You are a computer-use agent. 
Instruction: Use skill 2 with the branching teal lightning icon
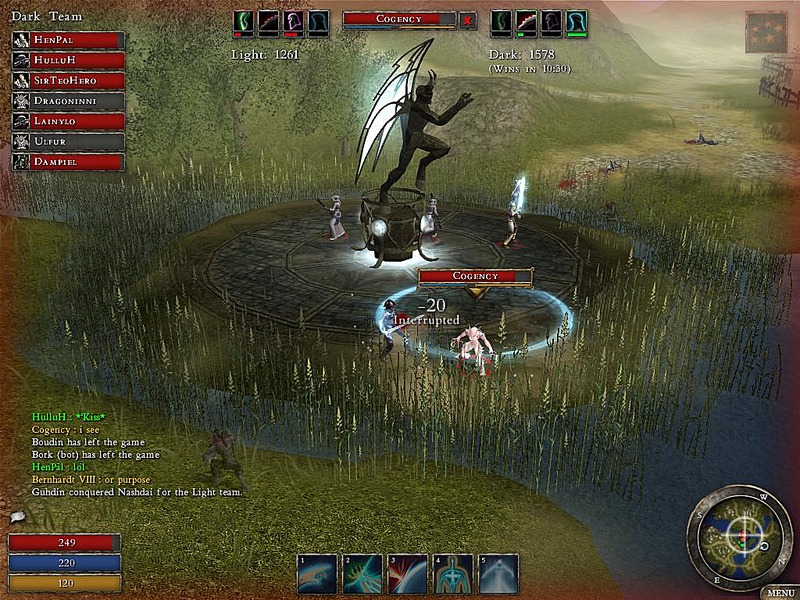[362, 574]
